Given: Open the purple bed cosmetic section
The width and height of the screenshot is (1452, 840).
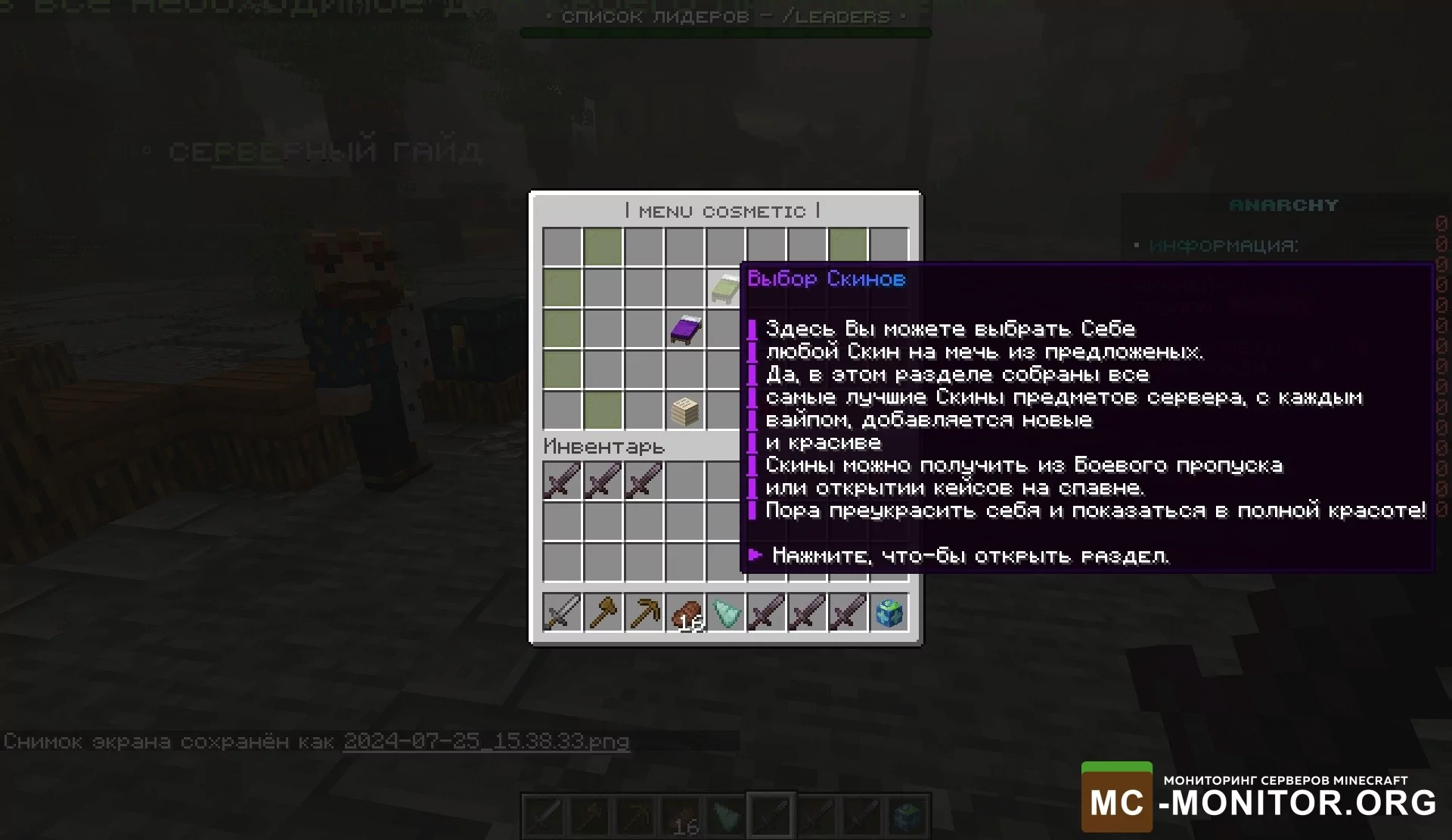Looking at the screenshot, I should 685,330.
